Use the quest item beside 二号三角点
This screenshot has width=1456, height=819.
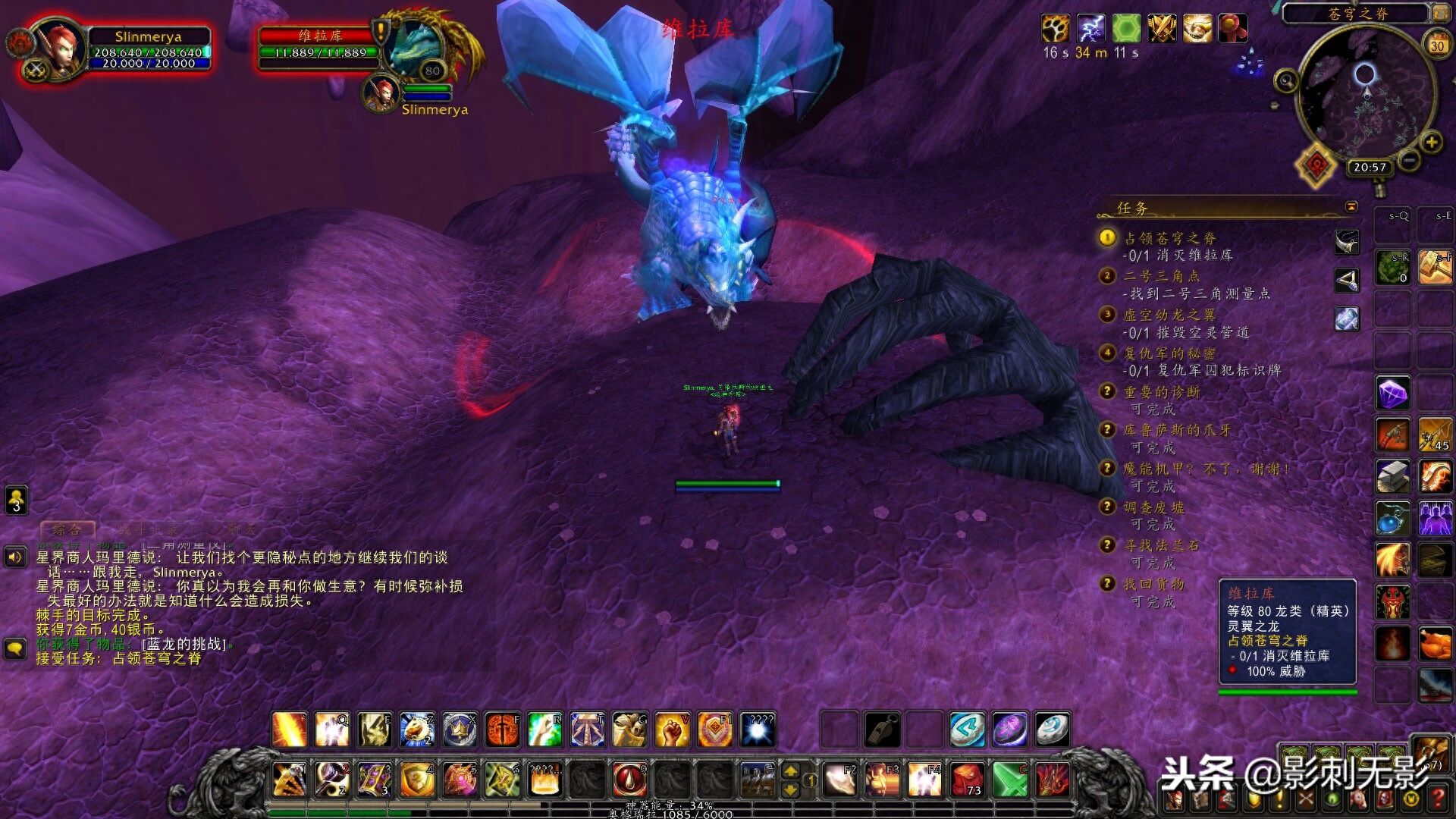1347,281
